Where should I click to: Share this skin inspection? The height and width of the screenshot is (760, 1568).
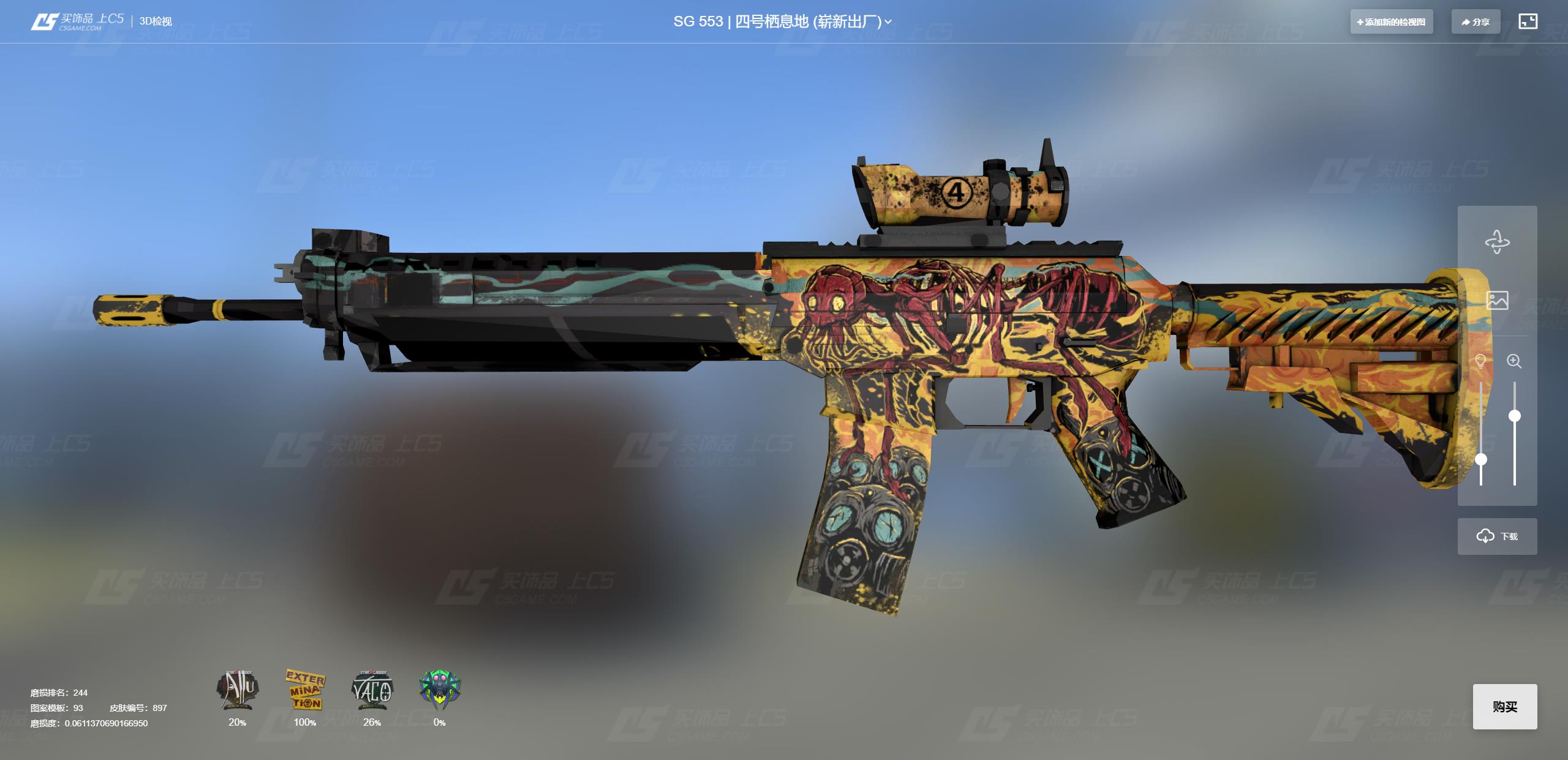click(x=1475, y=22)
